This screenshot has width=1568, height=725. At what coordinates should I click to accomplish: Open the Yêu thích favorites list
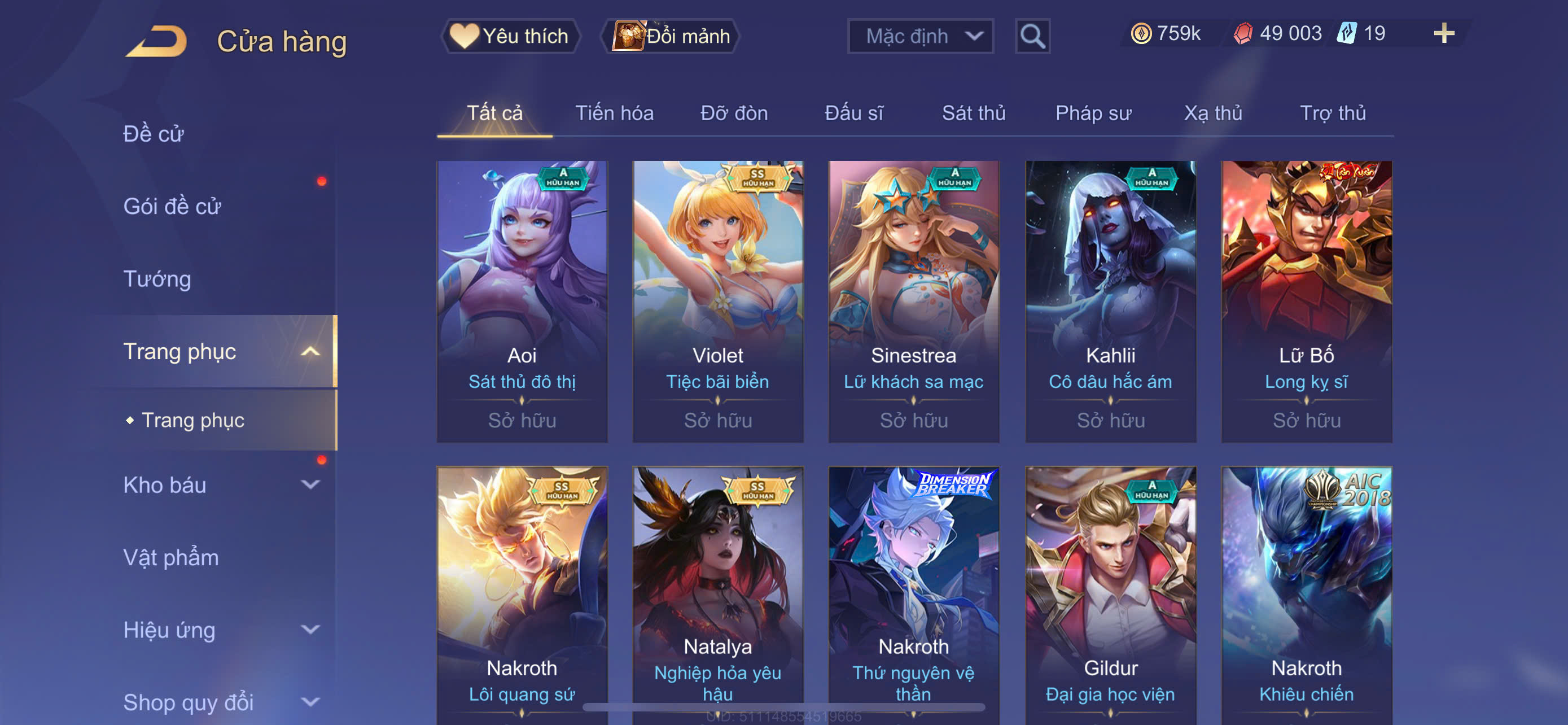pyautogui.click(x=510, y=36)
